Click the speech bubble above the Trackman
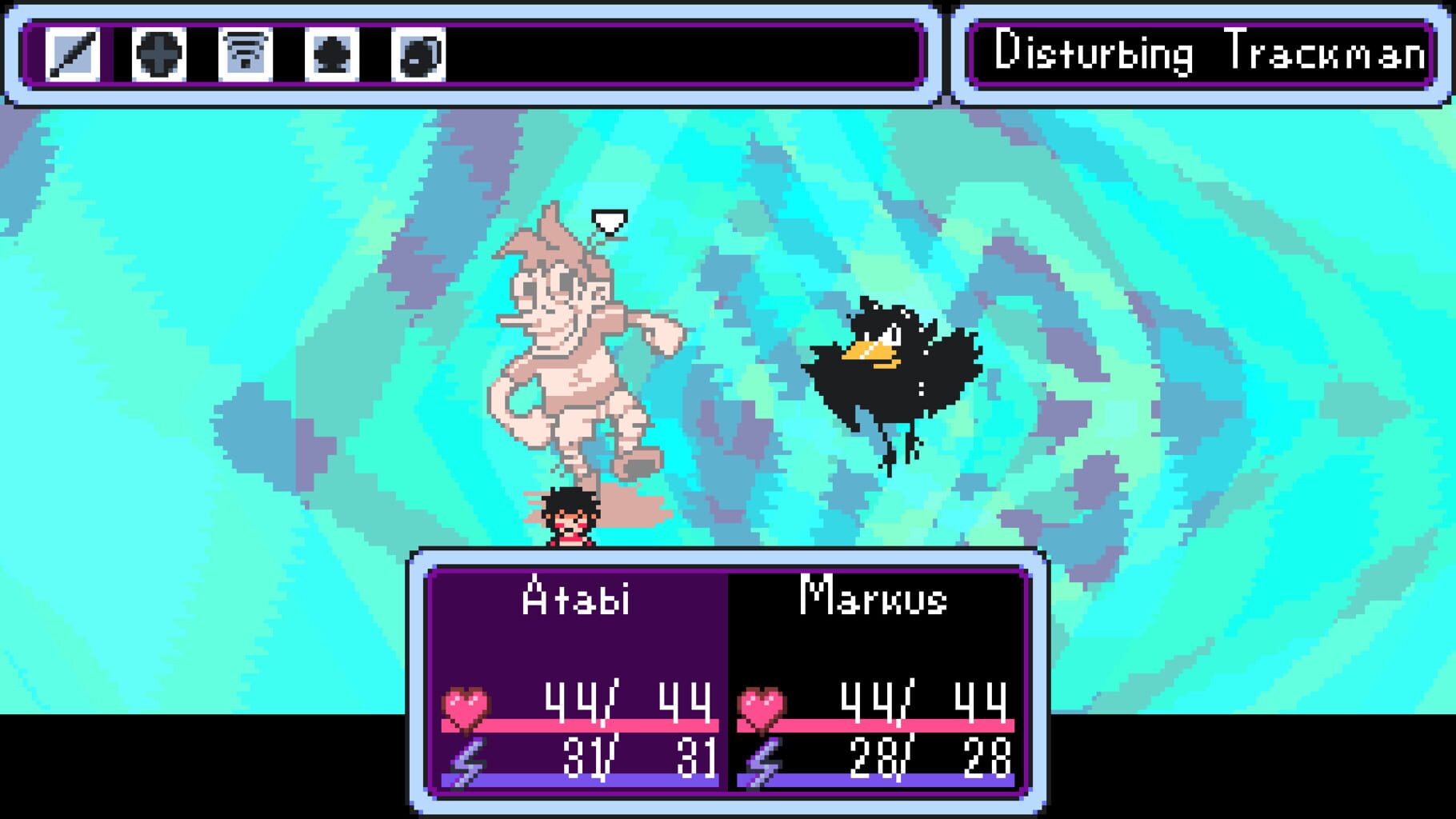This screenshot has width=1456, height=819. pyautogui.click(x=609, y=218)
